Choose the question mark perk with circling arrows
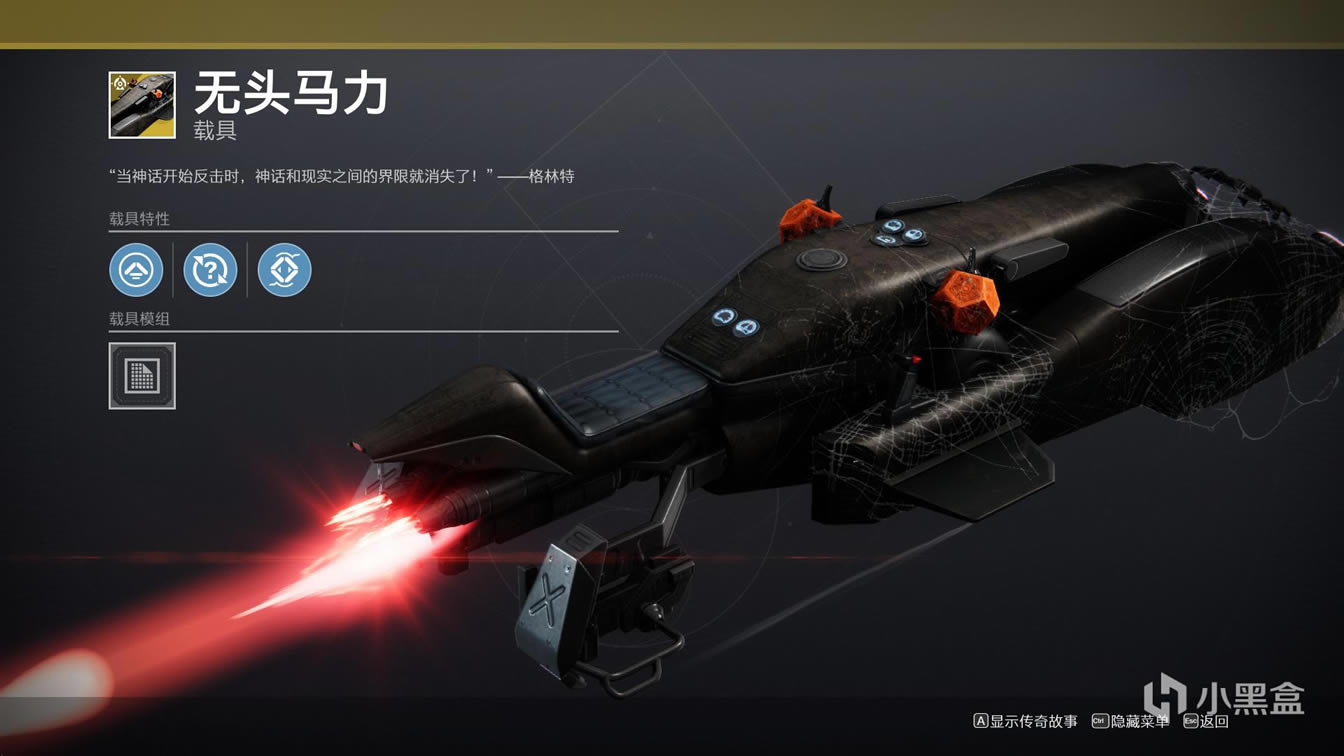This screenshot has width=1344, height=756. pyautogui.click(x=210, y=270)
